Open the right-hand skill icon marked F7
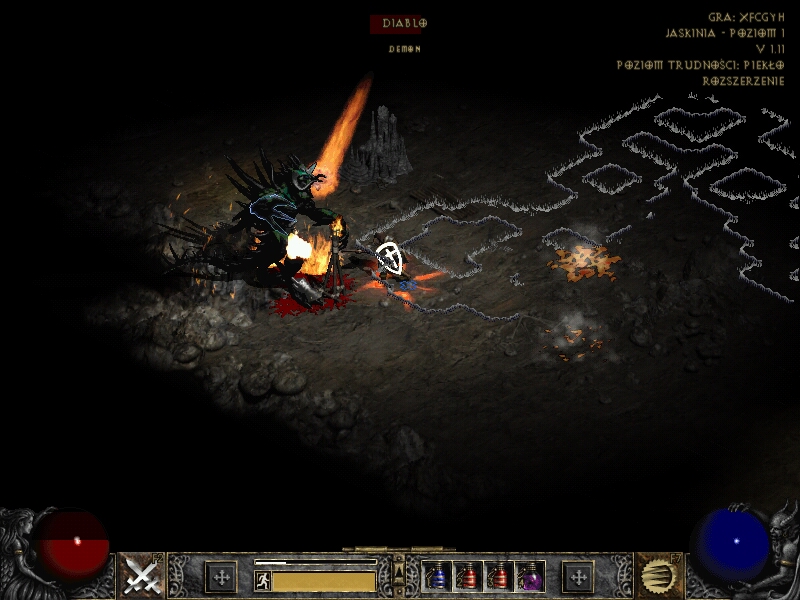Viewport: 800px width, 600px height. tap(659, 576)
